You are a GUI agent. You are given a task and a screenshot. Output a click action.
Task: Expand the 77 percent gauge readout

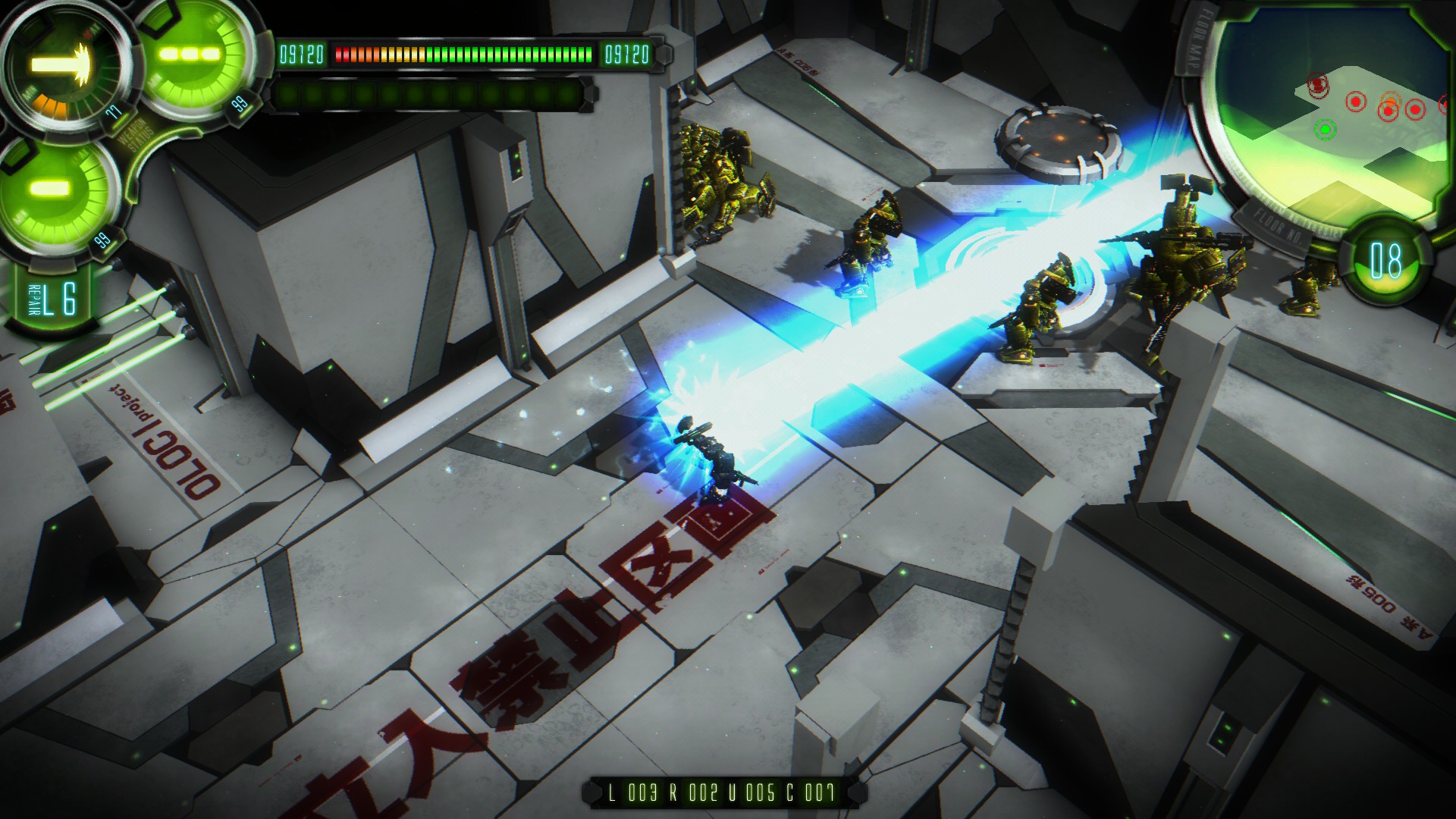coord(114,111)
